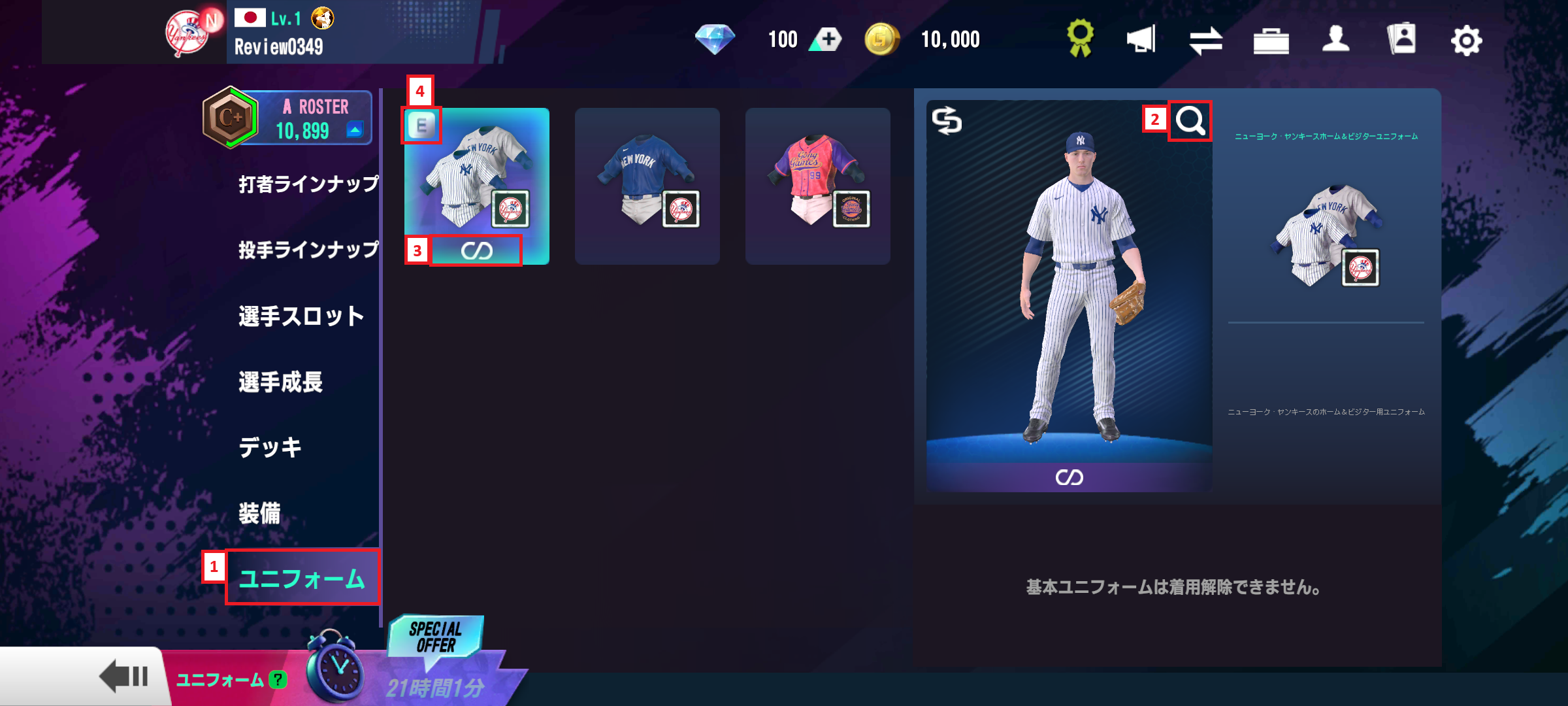The height and width of the screenshot is (706, 1568).
Task: Open the デッキ menu
Action: tap(270, 448)
